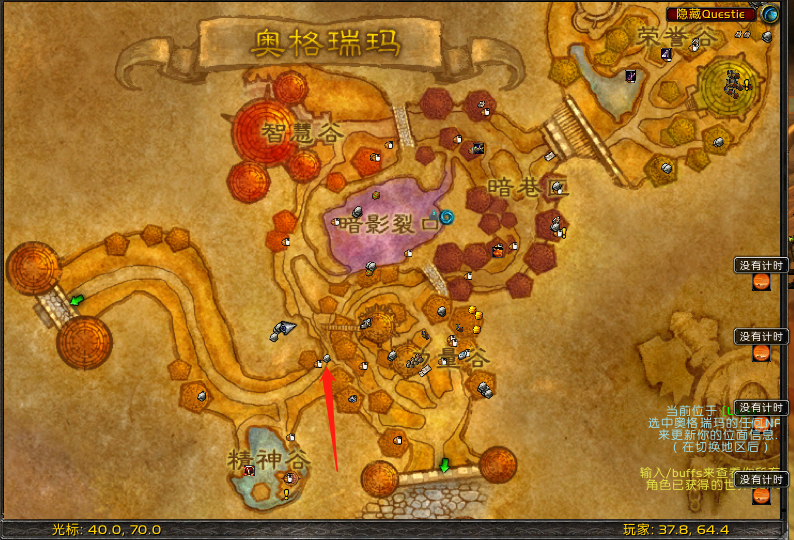Click the blue globe button beside 隐藏Questie
This screenshot has height=540, width=794.
(769, 14)
